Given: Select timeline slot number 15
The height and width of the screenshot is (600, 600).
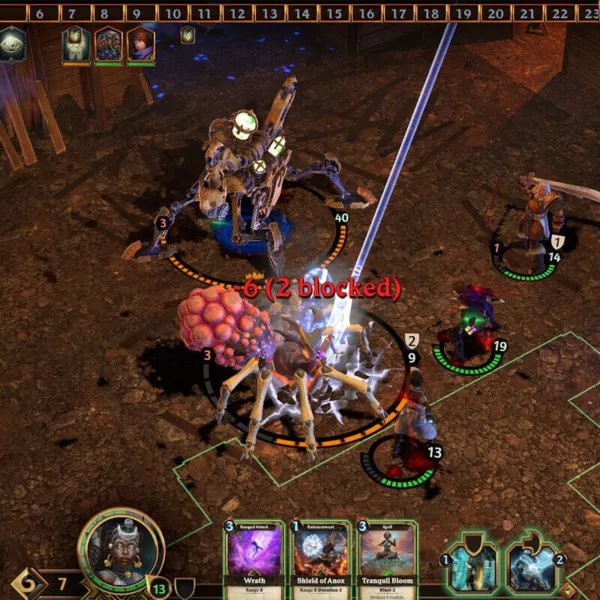Looking at the screenshot, I should pos(334,13).
